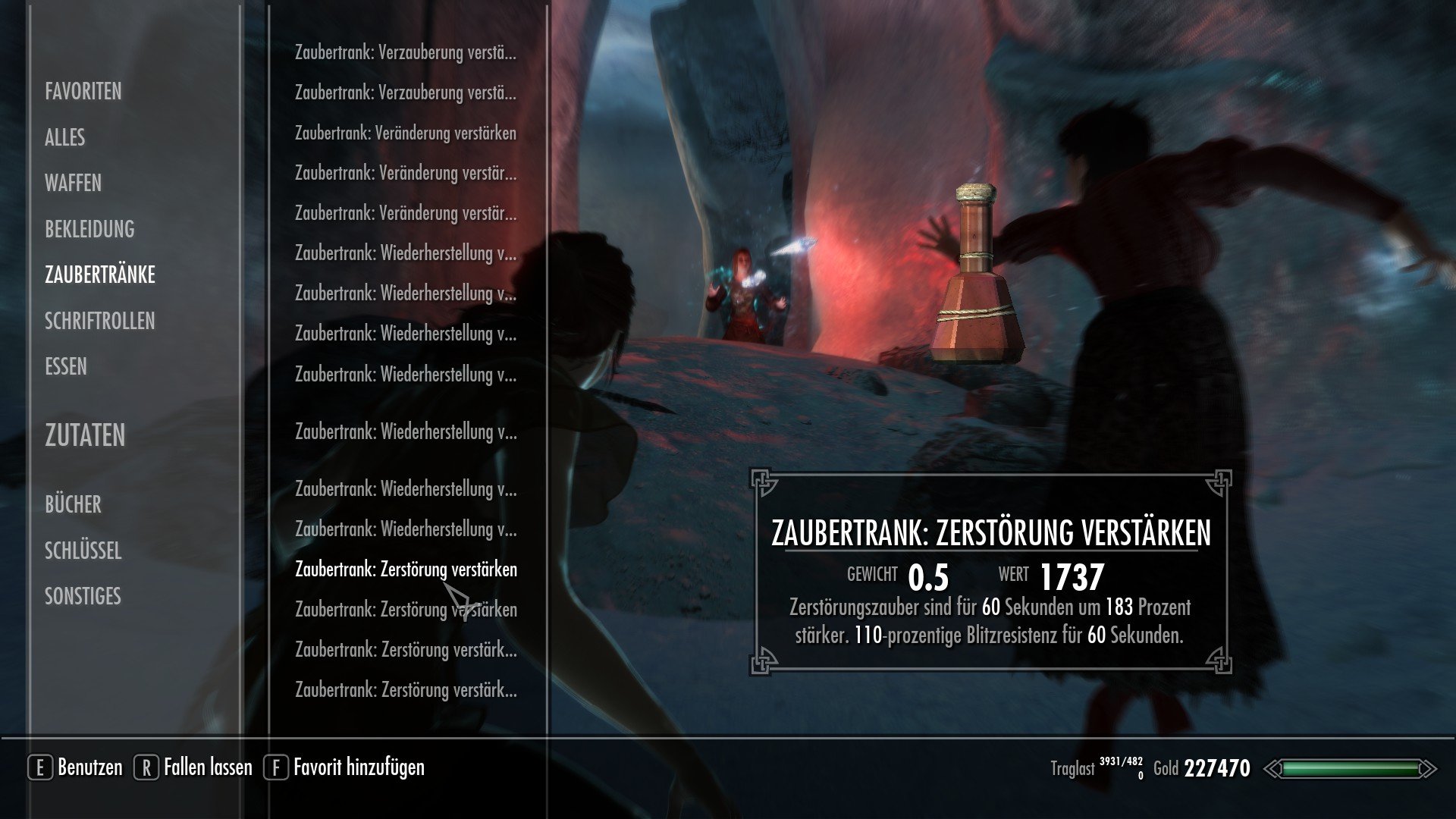Open the Schriftrollen section
Screen dimensions: 1456x819
pos(99,321)
